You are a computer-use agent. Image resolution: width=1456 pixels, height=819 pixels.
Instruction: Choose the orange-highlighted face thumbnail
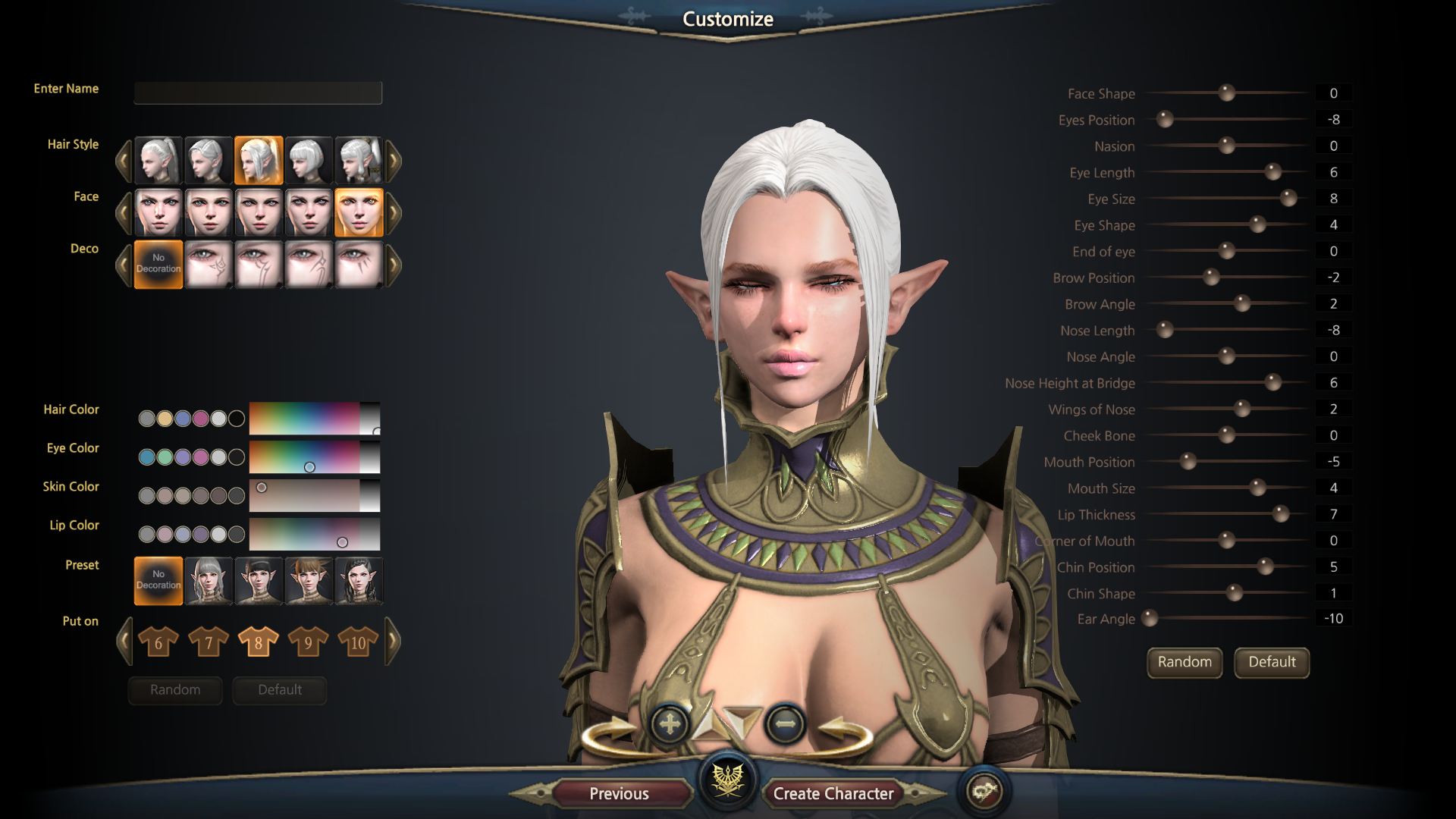point(359,212)
